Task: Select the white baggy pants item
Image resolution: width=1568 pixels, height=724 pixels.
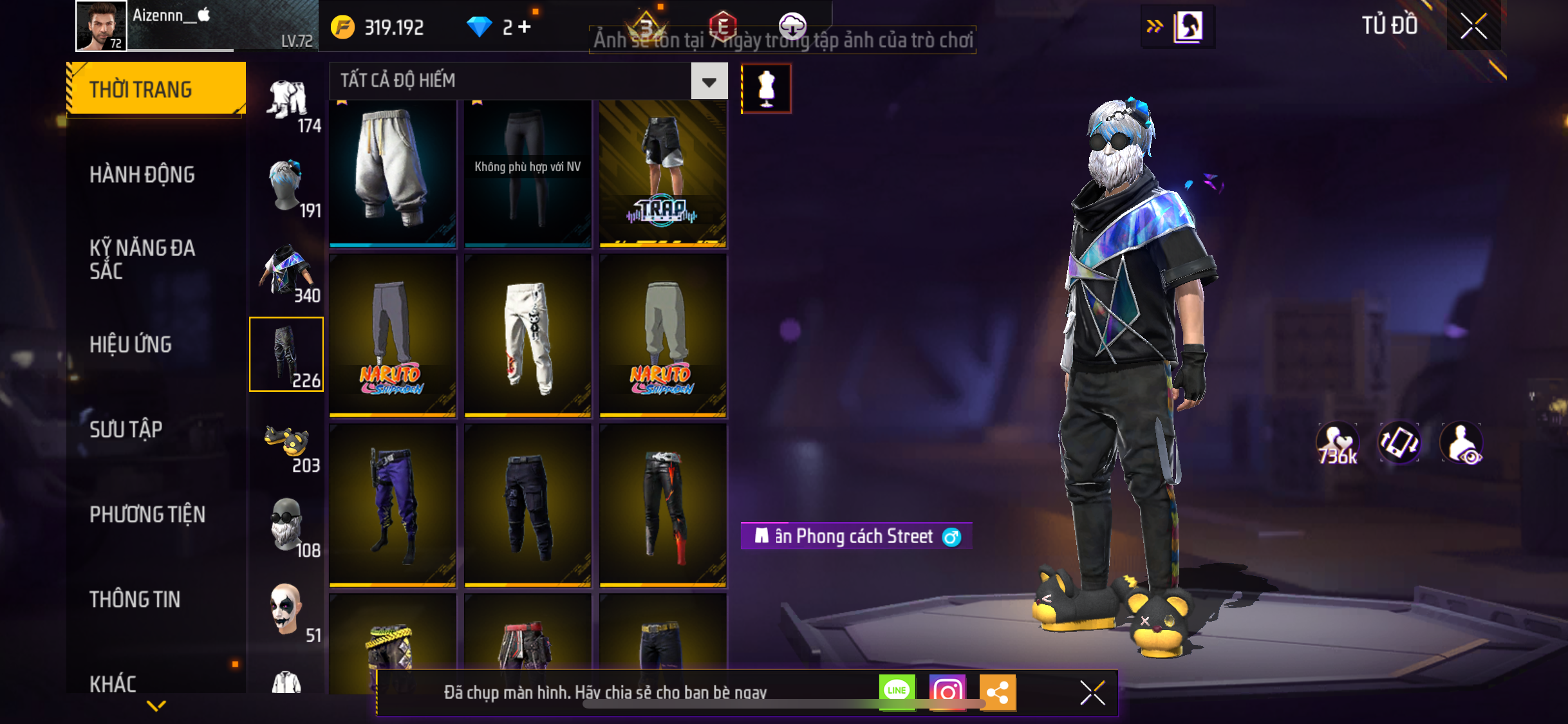Action: [393, 172]
